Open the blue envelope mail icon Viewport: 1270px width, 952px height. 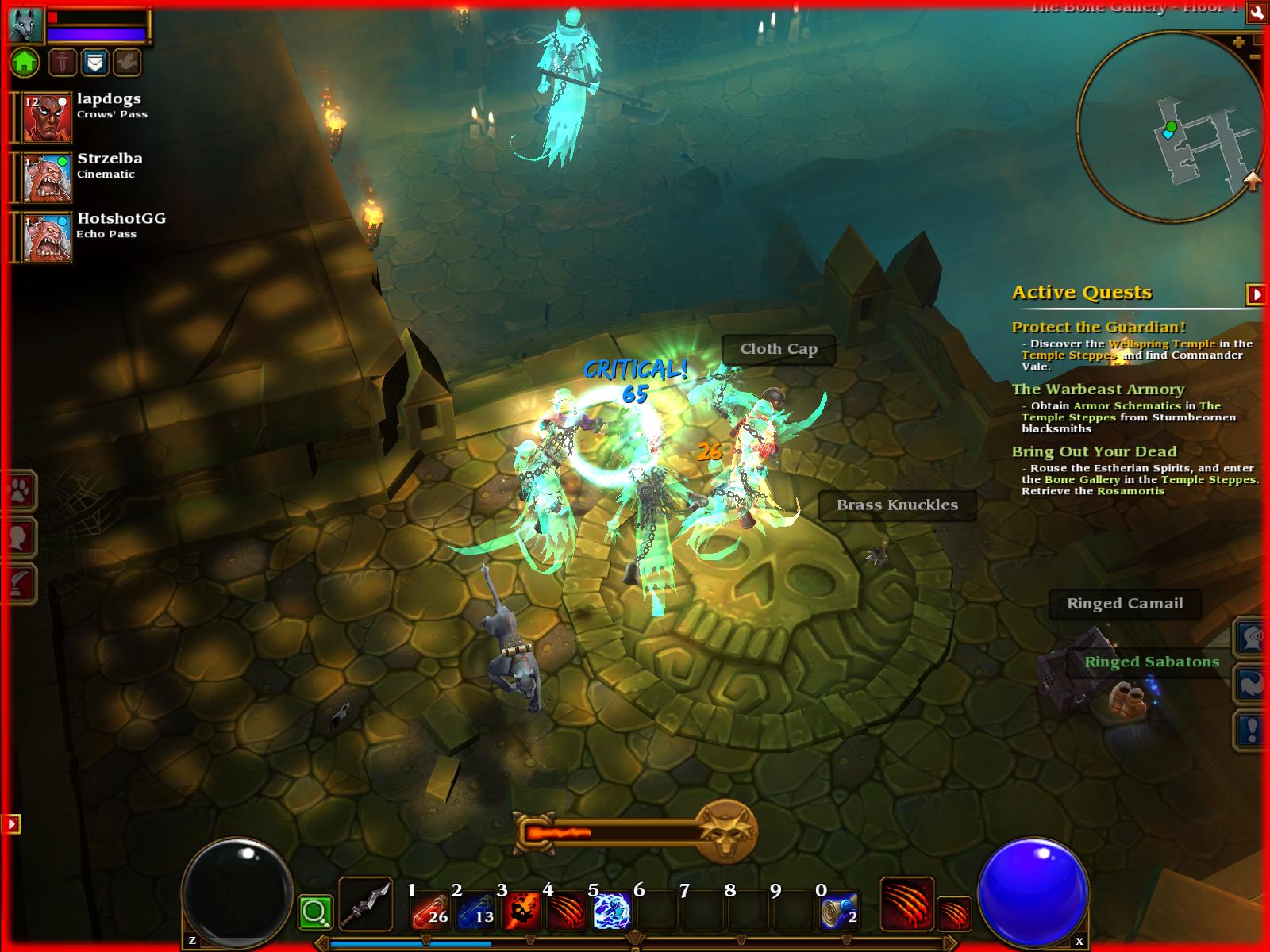coord(94,62)
